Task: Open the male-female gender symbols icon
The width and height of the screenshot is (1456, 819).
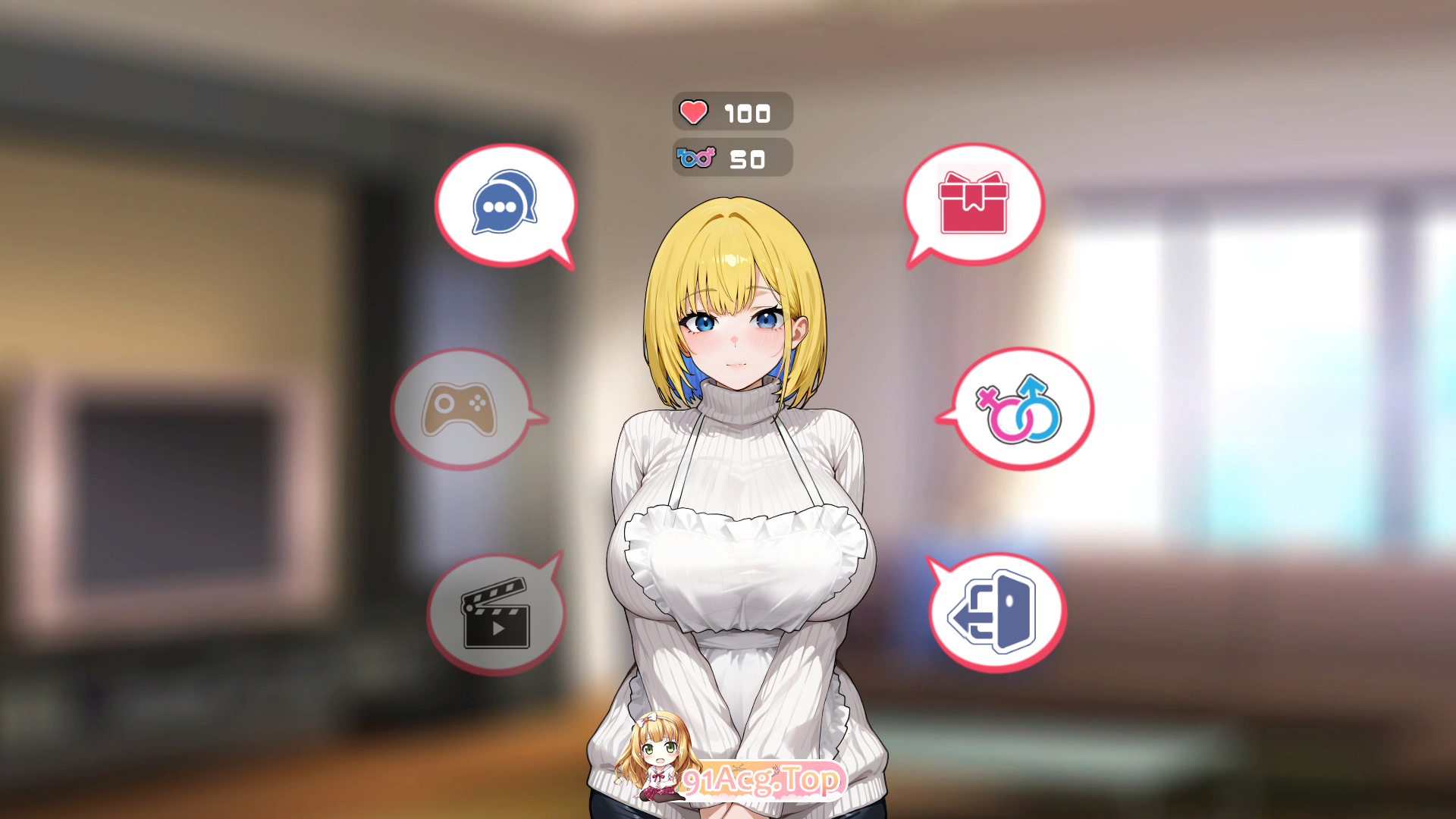Action: coord(1019,409)
